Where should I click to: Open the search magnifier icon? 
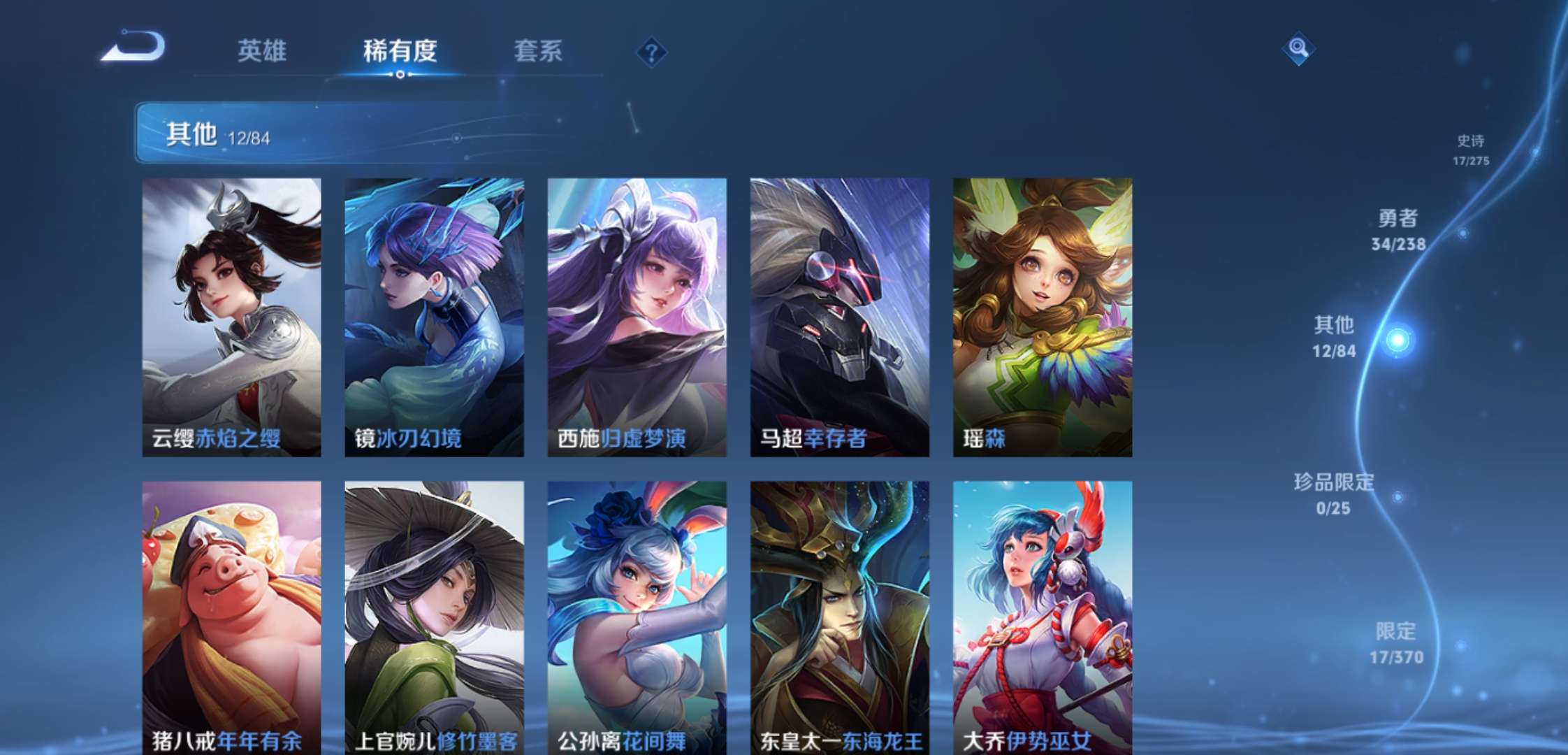(x=1300, y=49)
